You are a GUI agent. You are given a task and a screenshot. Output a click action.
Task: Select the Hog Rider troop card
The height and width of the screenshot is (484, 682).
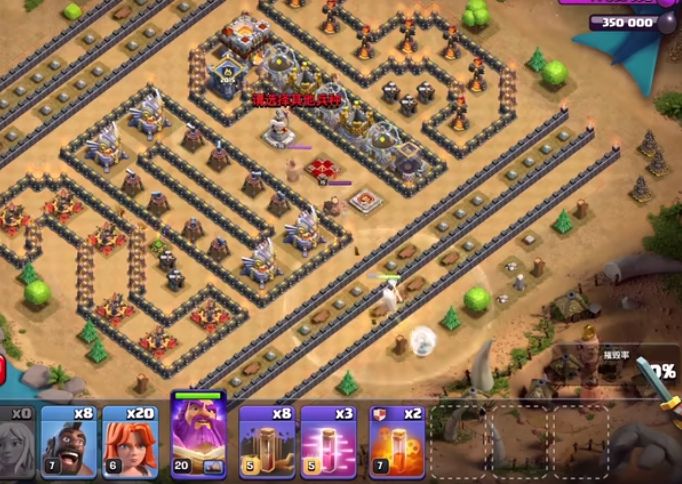[x=68, y=440]
